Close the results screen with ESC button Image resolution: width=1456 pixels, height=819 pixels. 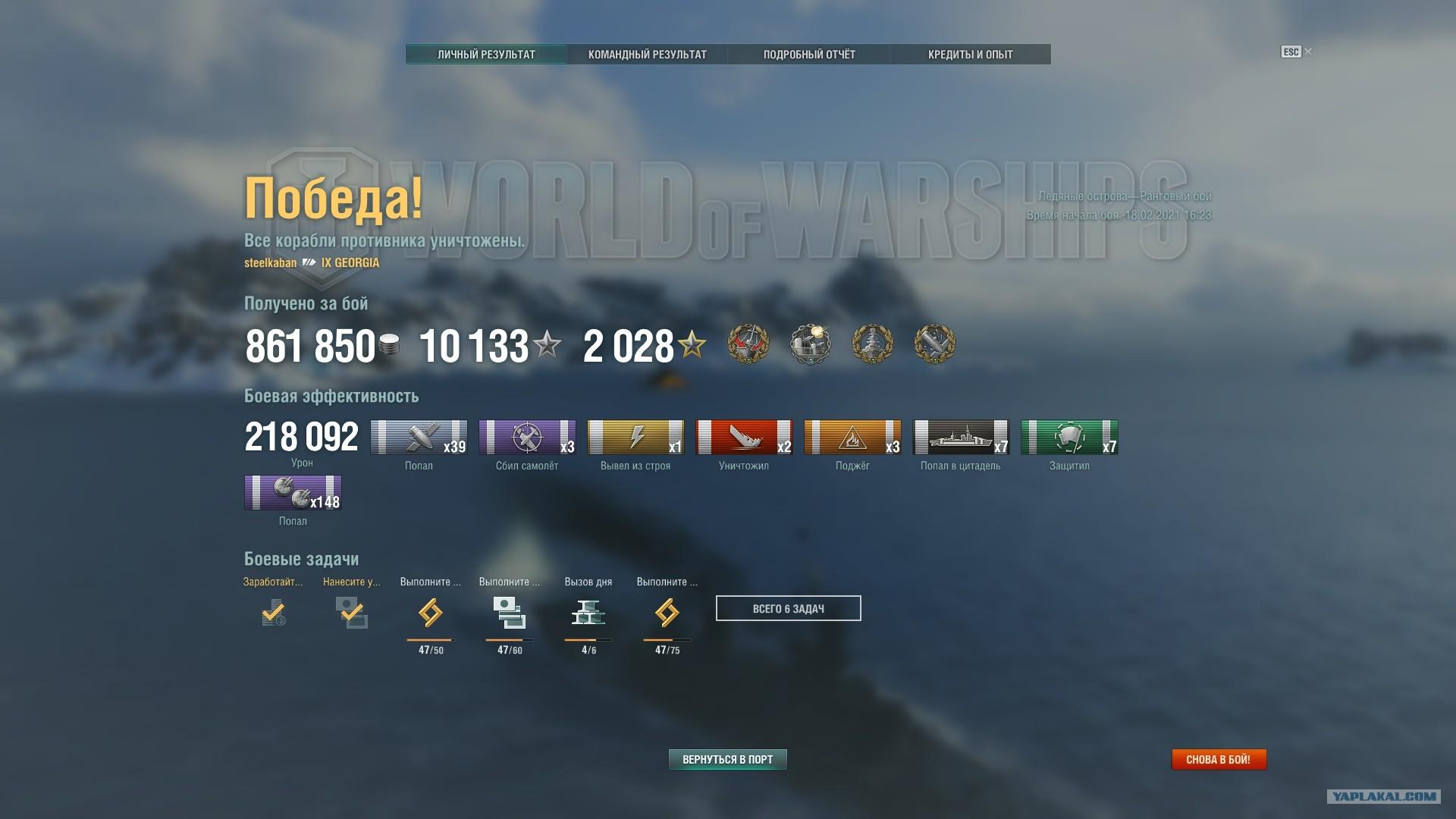tap(1295, 52)
